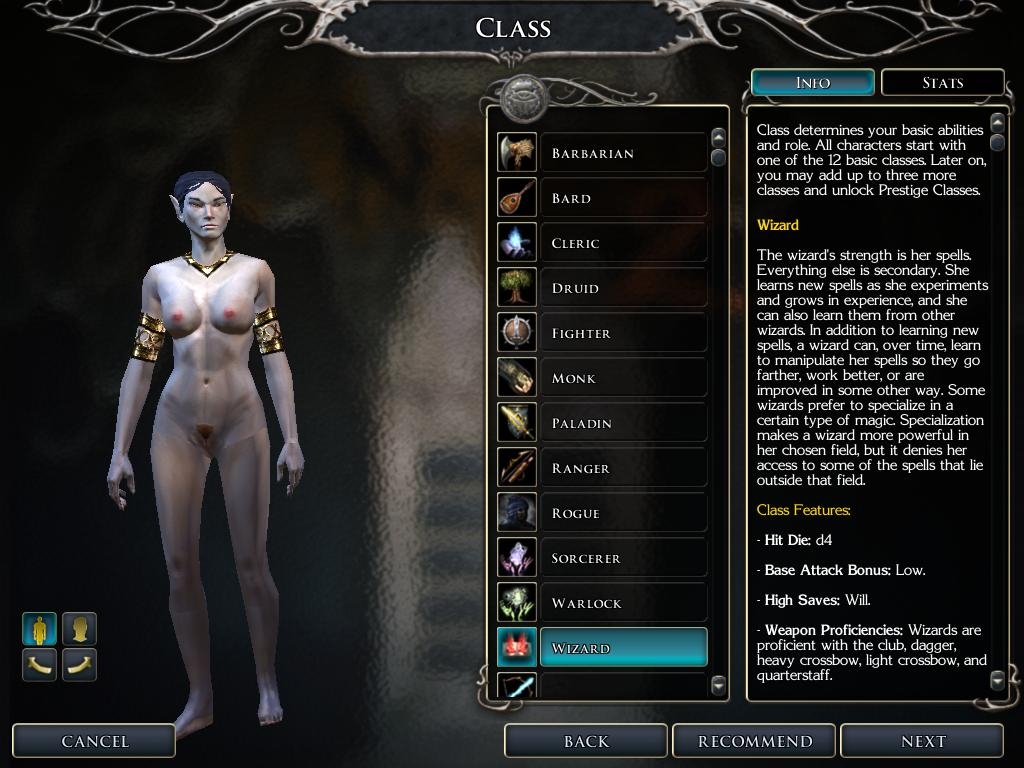The width and height of the screenshot is (1024, 768).
Task: Proceed with the Next button
Action: click(922, 741)
